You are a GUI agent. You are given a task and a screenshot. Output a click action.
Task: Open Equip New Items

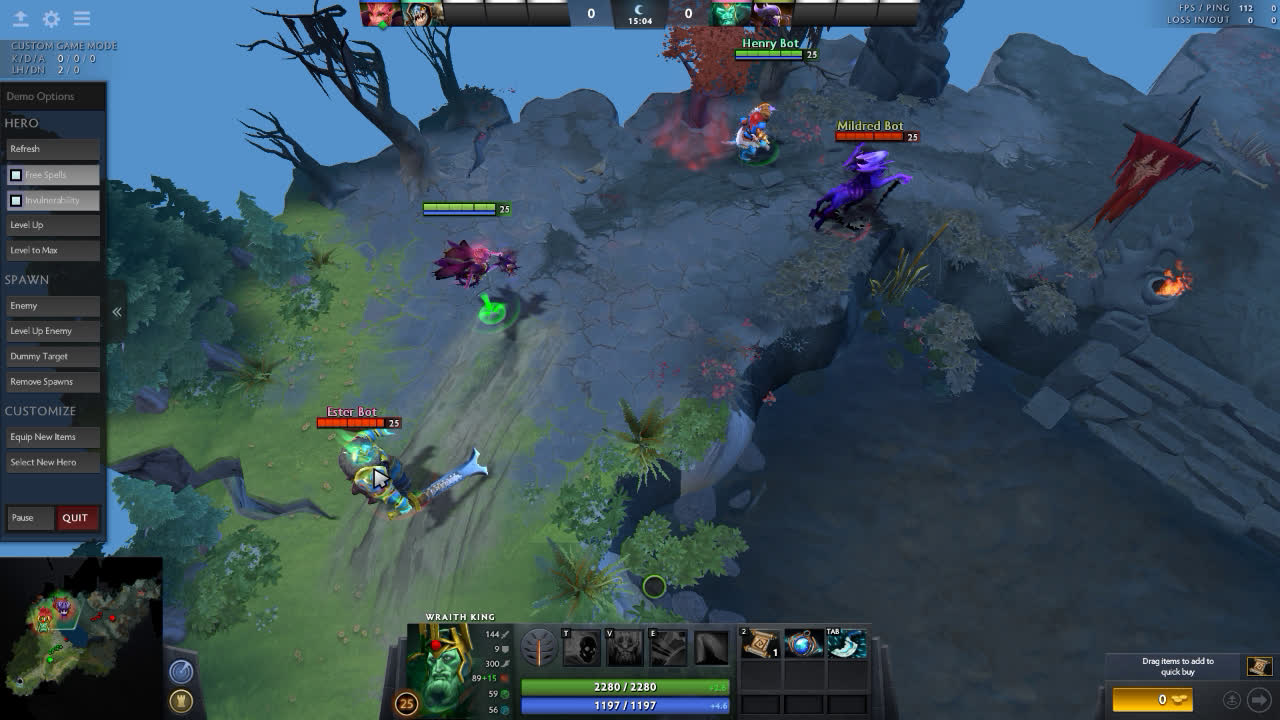coord(53,437)
